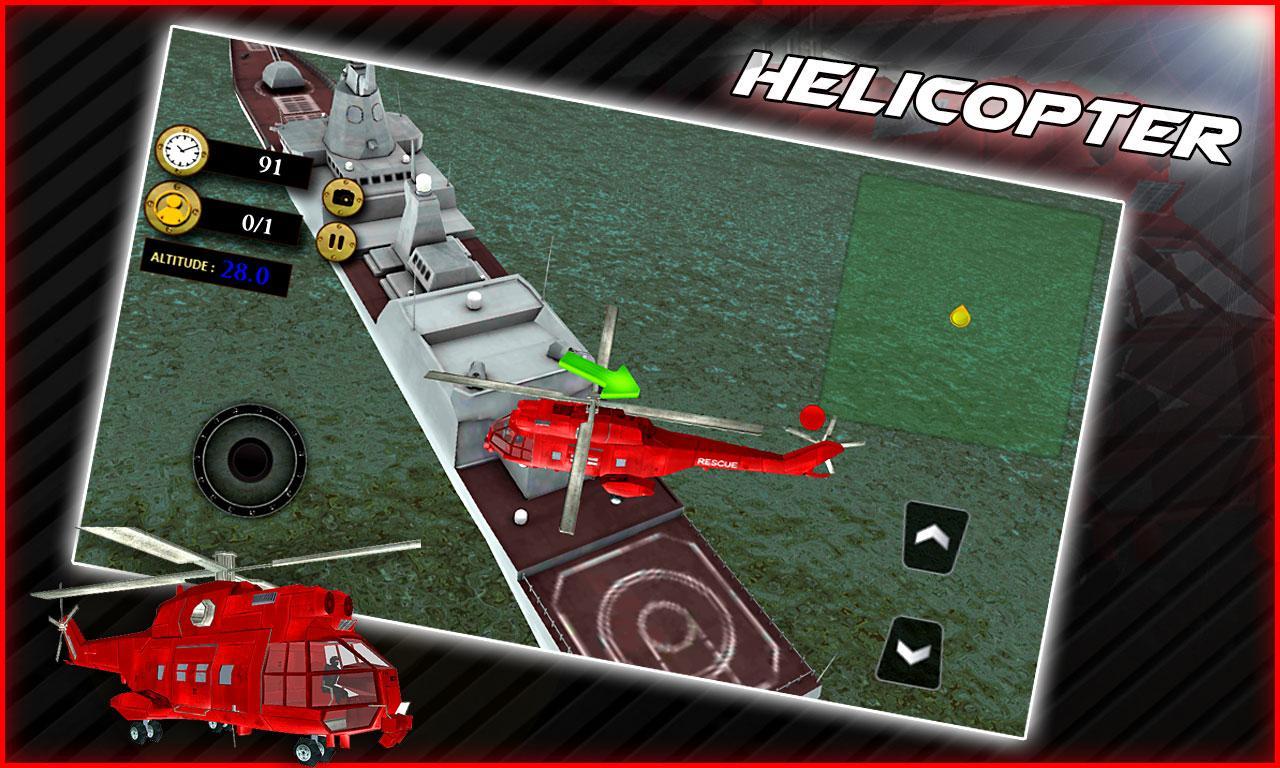The height and width of the screenshot is (768, 1280).
Task: Select the passenger rescue counter icon
Action: [x=176, y=212]
